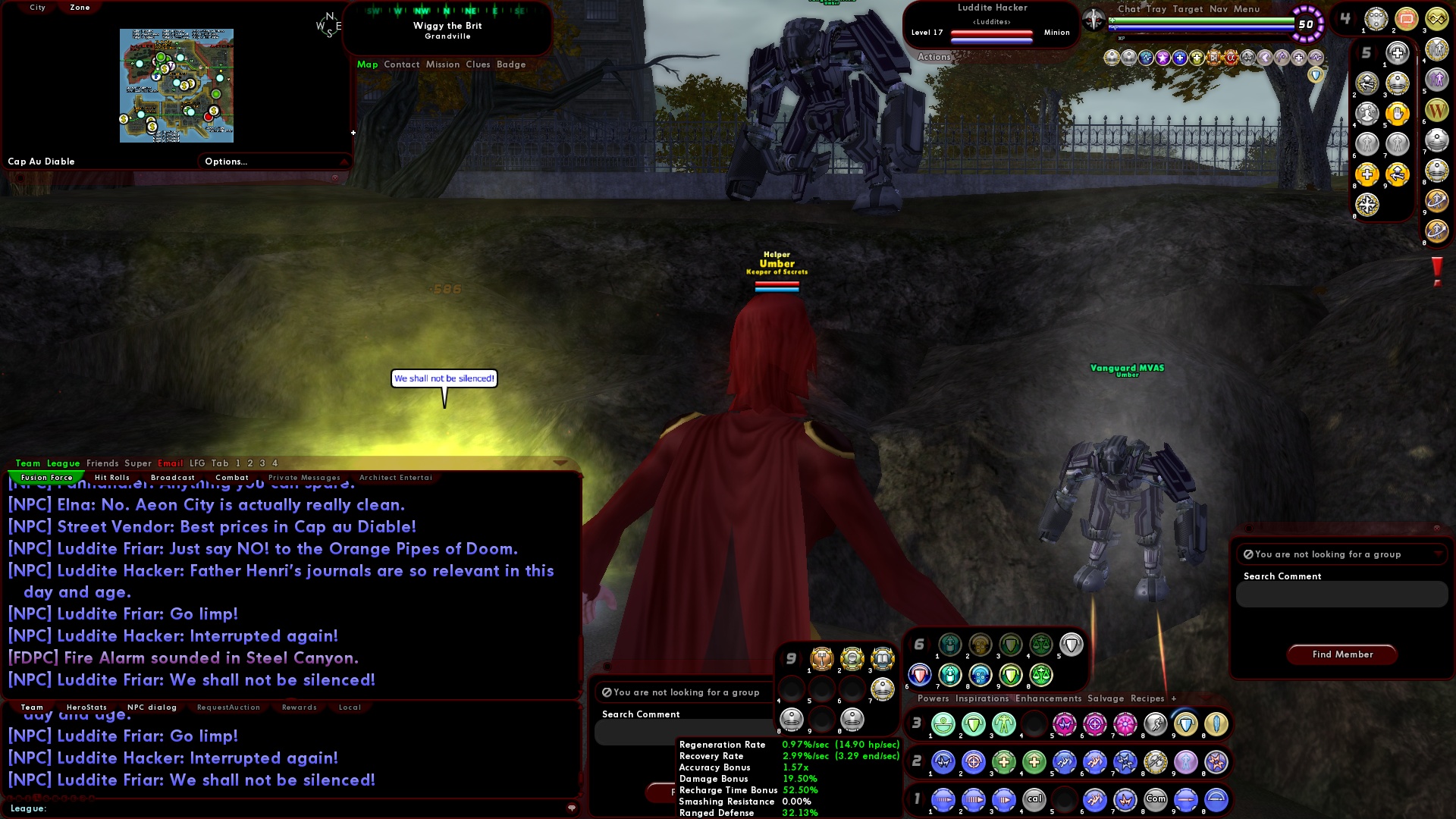Use a green cross heal power in tray 2
This screenshot has height=819, width=1456.
point(1003,762)
